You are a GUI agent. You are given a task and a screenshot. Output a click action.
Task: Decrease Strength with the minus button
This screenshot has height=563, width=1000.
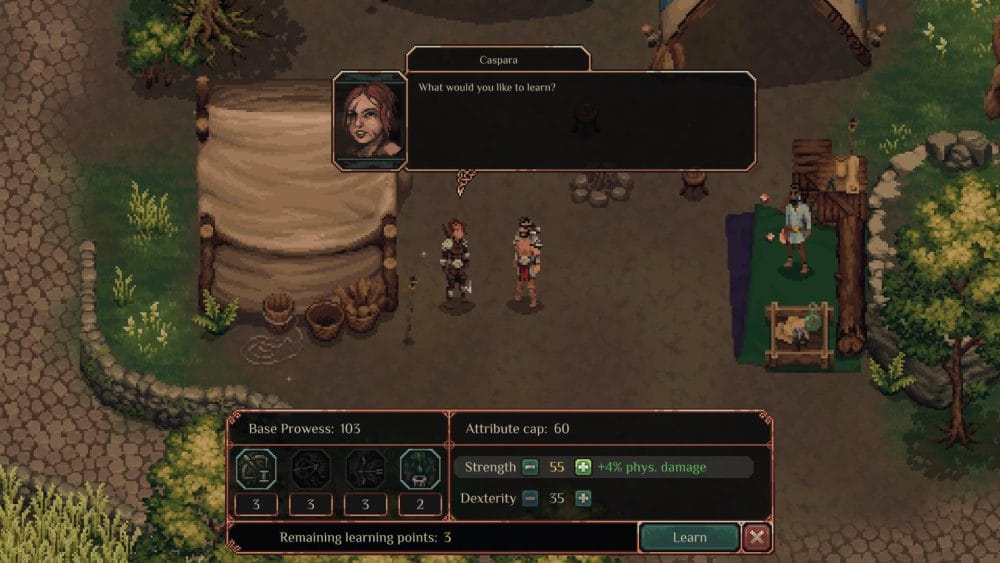[x=530, y=467]
